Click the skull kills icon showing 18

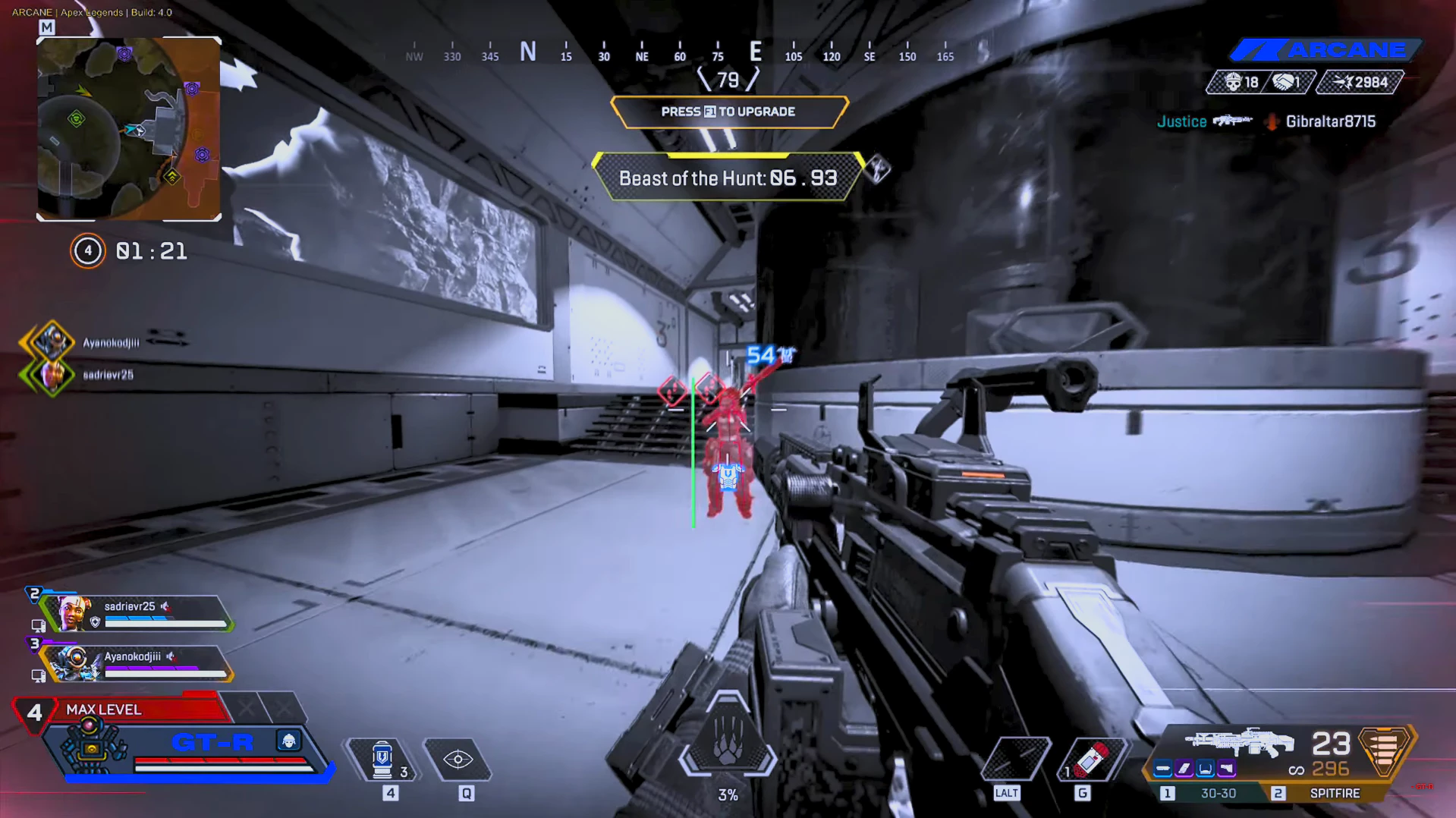tap(1232, 82)
